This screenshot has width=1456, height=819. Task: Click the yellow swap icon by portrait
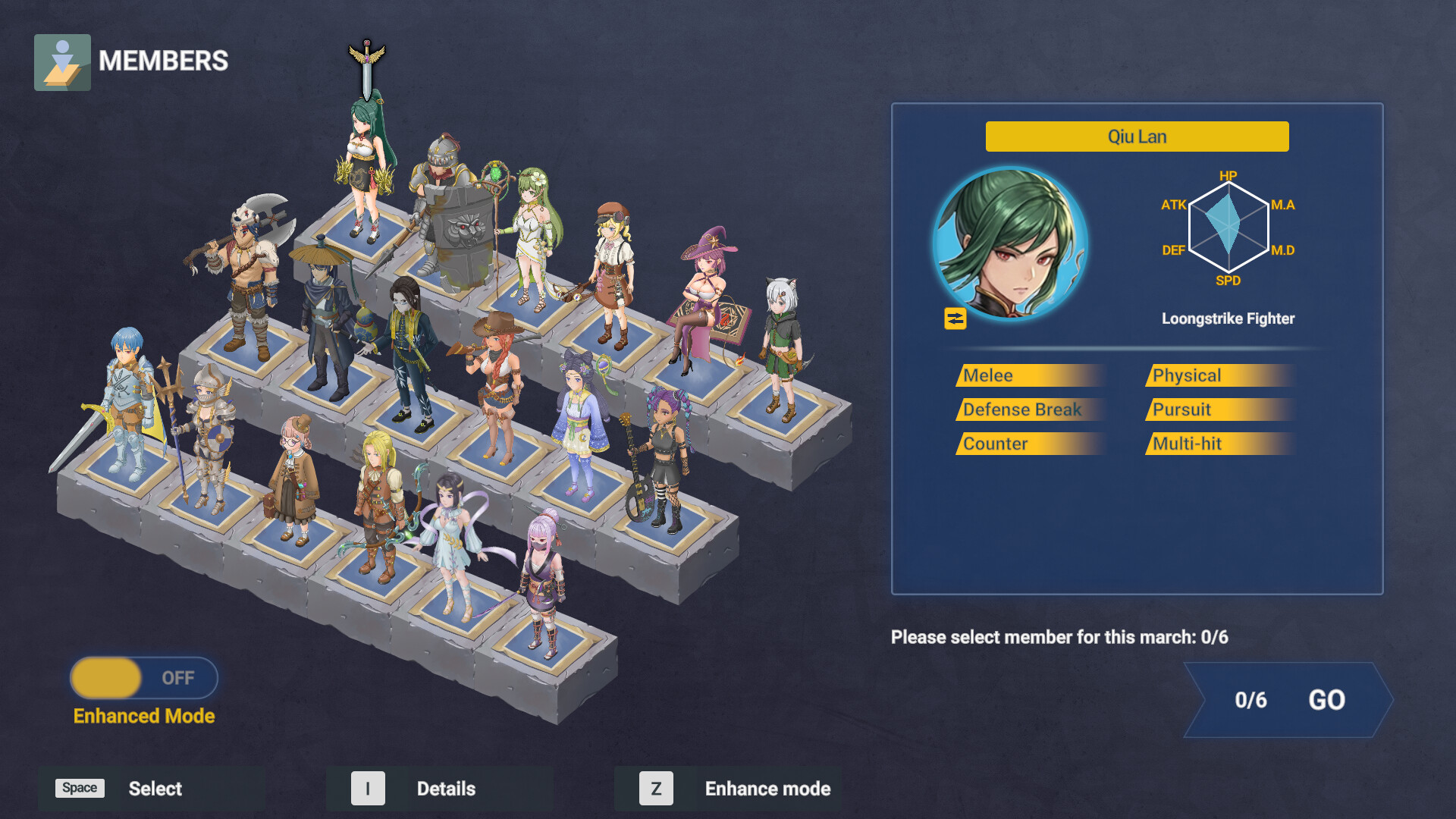(x=955, y=318)
